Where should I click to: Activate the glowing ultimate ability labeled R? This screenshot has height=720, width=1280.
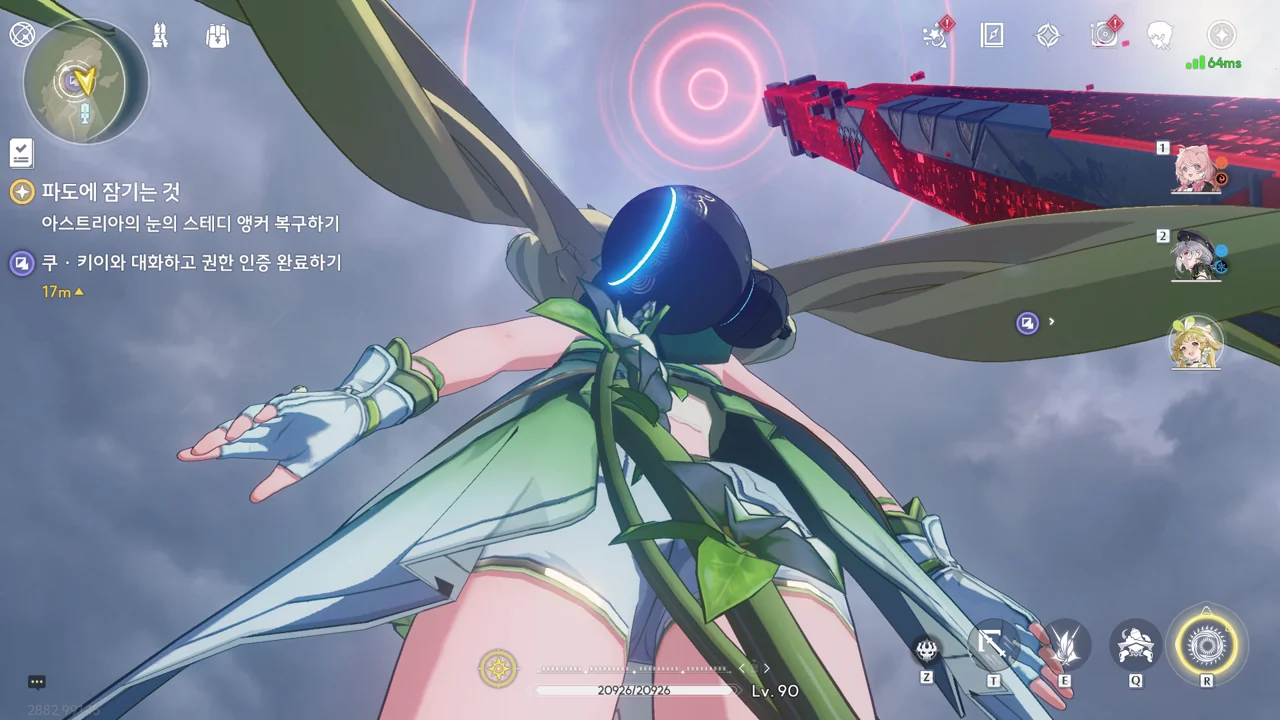click(1207, 641)
